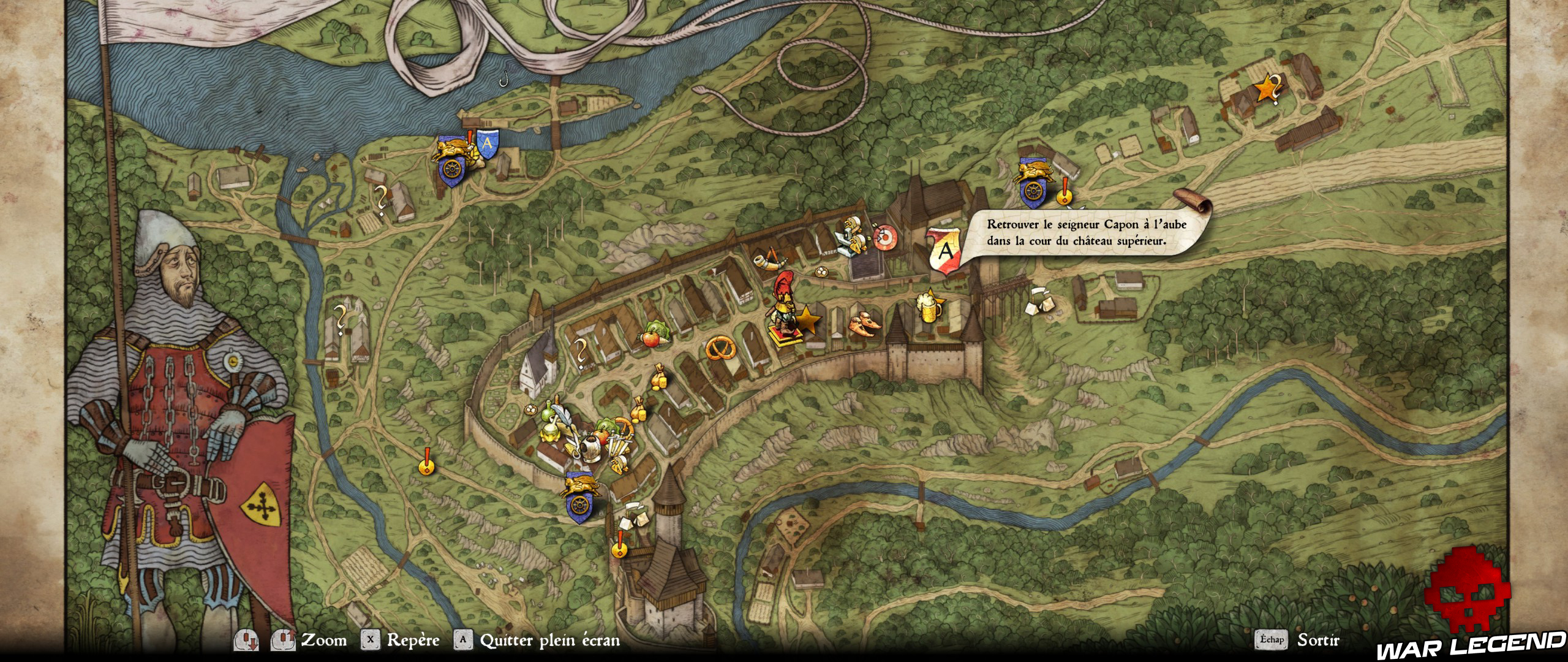Choose the archery target marker
1568x662 pixels.
884,237
